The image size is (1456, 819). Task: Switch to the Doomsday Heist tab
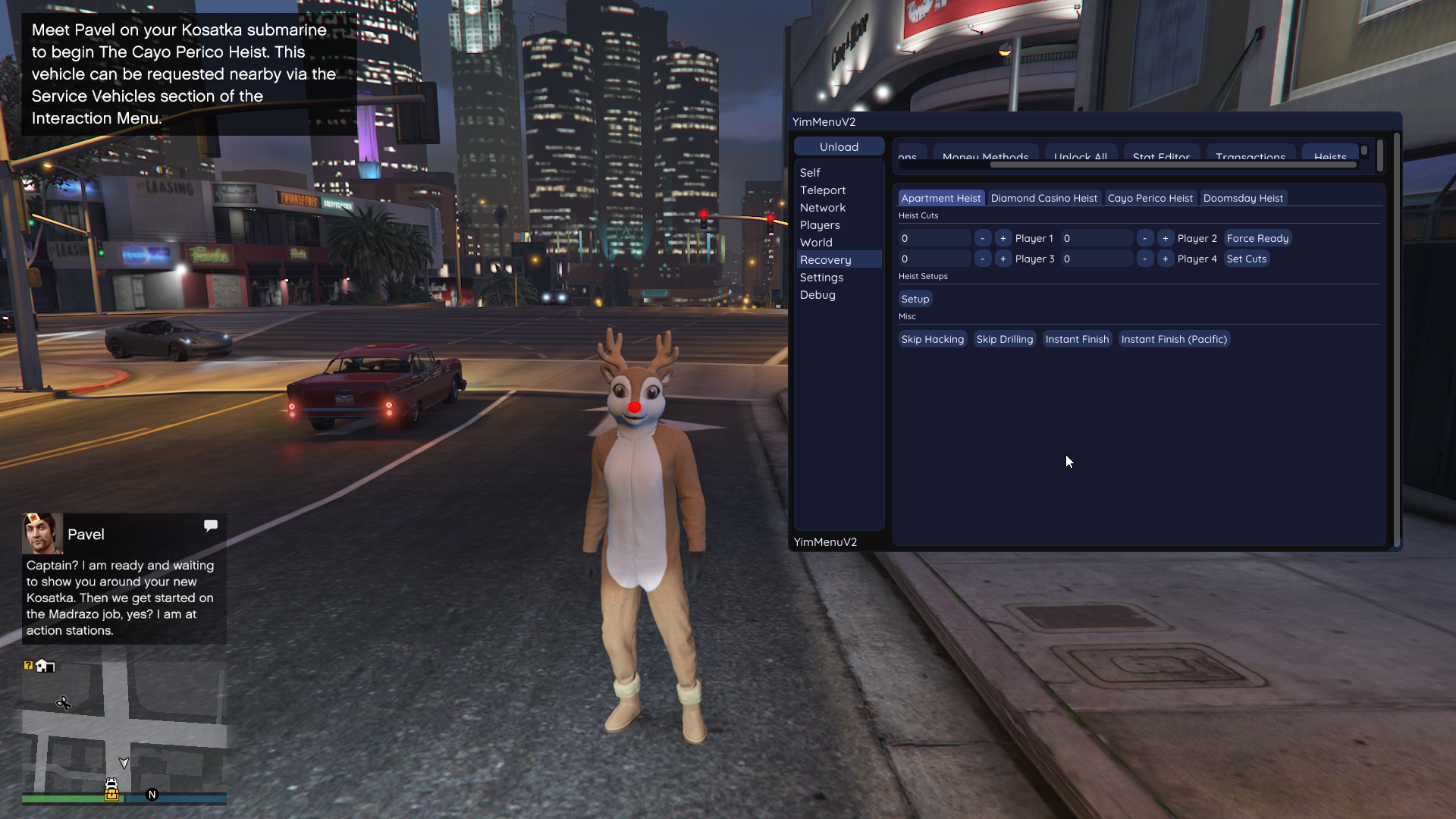click(1243, 198)
